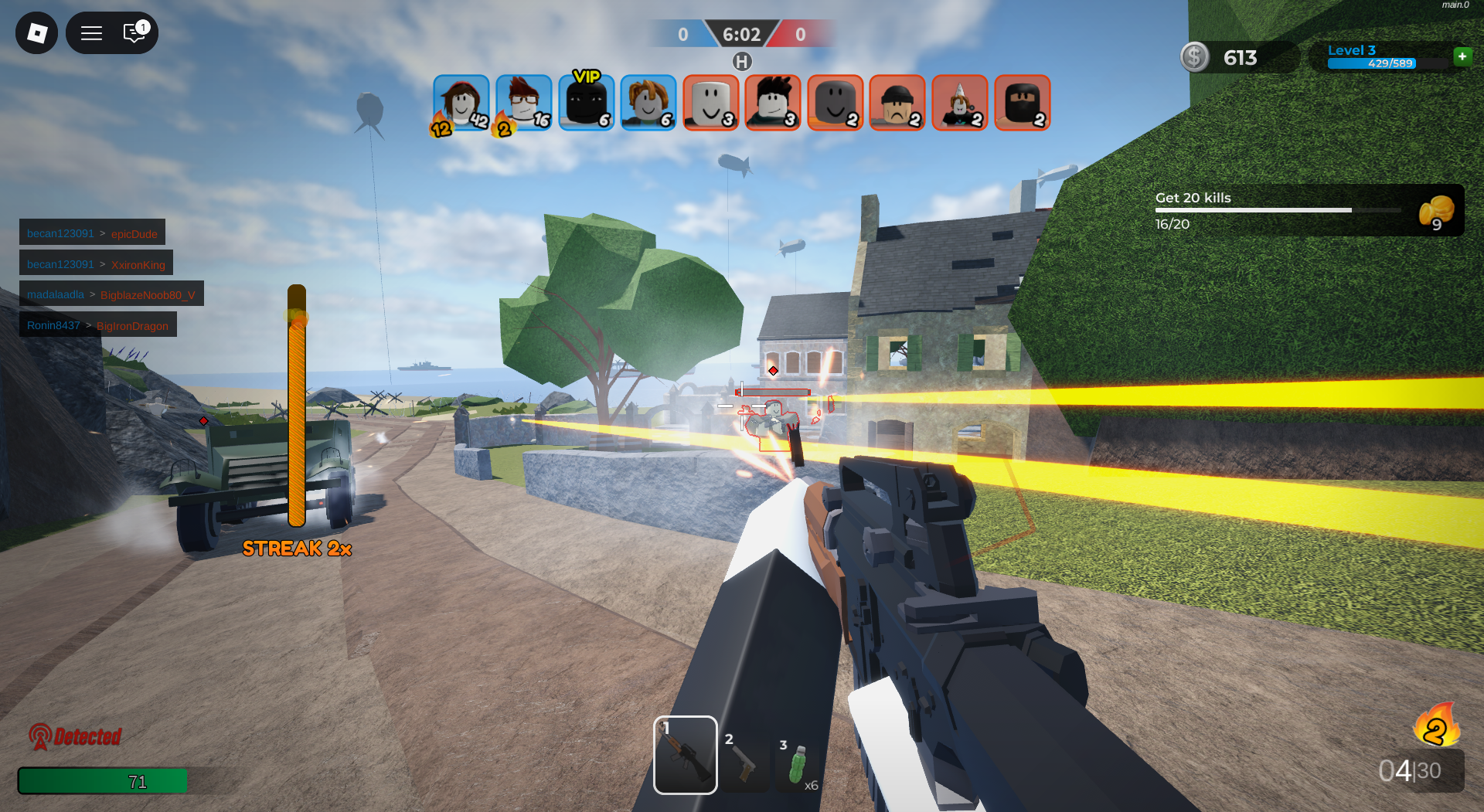Viewport: 1484px width, 812px height.
Task: Select the red team beanie-wearing frowning avatar
Action: tap(897, 103)
